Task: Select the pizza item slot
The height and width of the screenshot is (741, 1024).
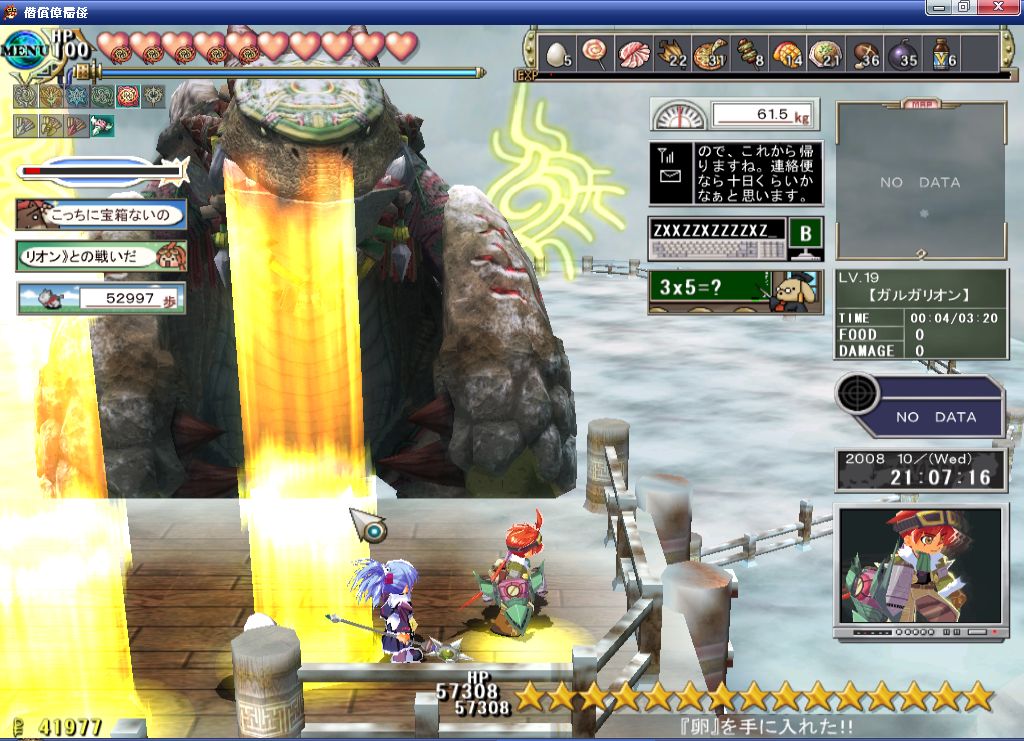Action: tap(710, 53)
